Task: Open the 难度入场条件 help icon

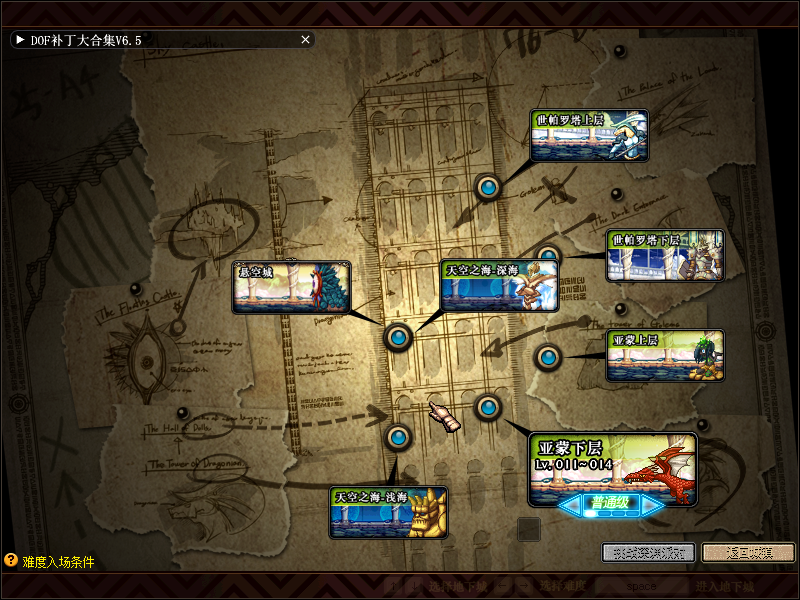Action: [11, 561]
